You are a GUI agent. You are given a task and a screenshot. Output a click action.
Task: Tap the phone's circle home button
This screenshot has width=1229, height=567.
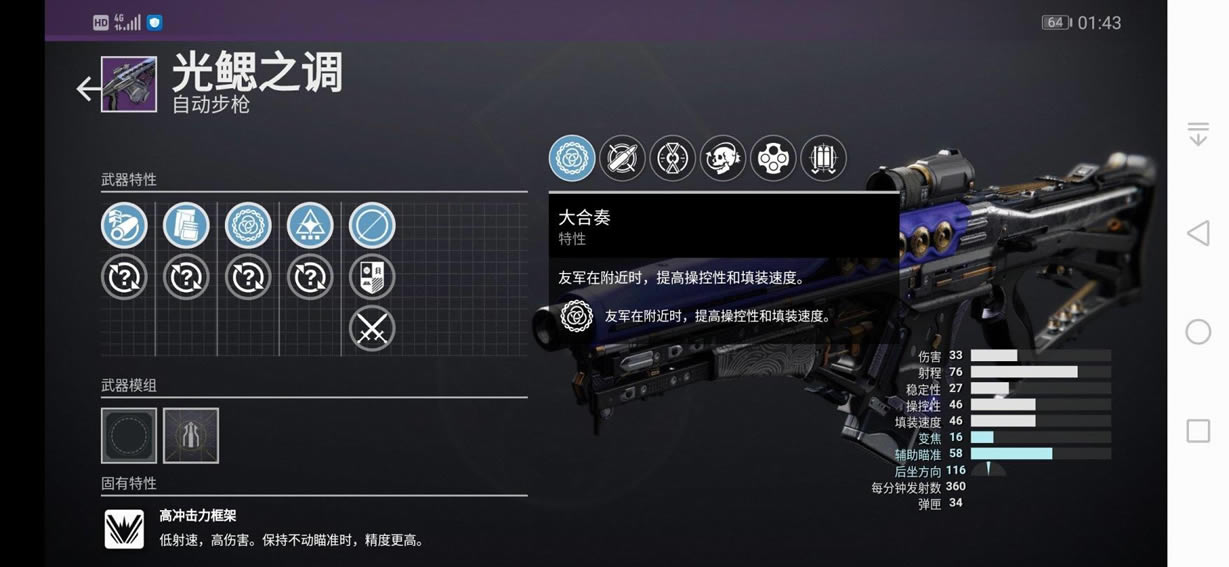coord(1198,332)
